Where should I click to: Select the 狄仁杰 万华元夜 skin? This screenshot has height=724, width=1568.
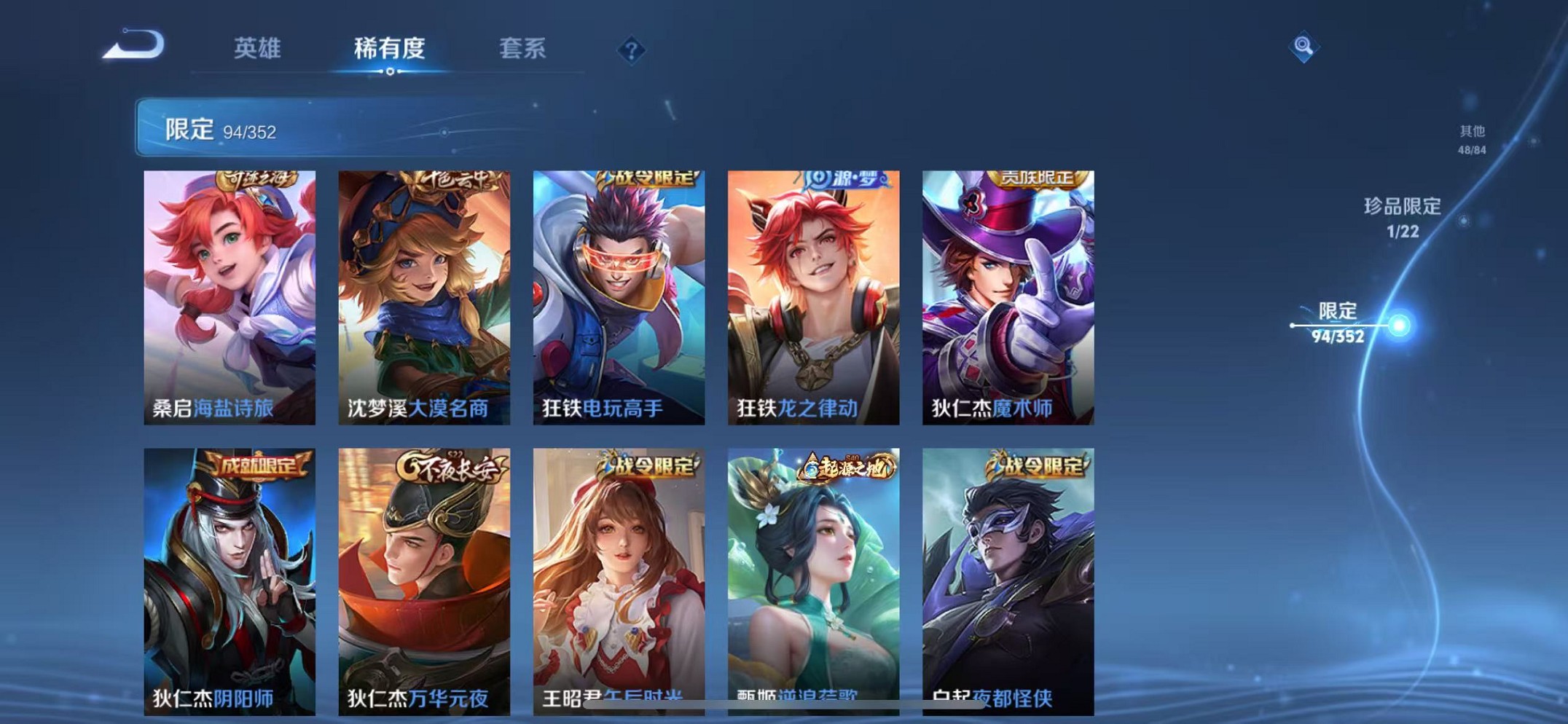[425, 575]
